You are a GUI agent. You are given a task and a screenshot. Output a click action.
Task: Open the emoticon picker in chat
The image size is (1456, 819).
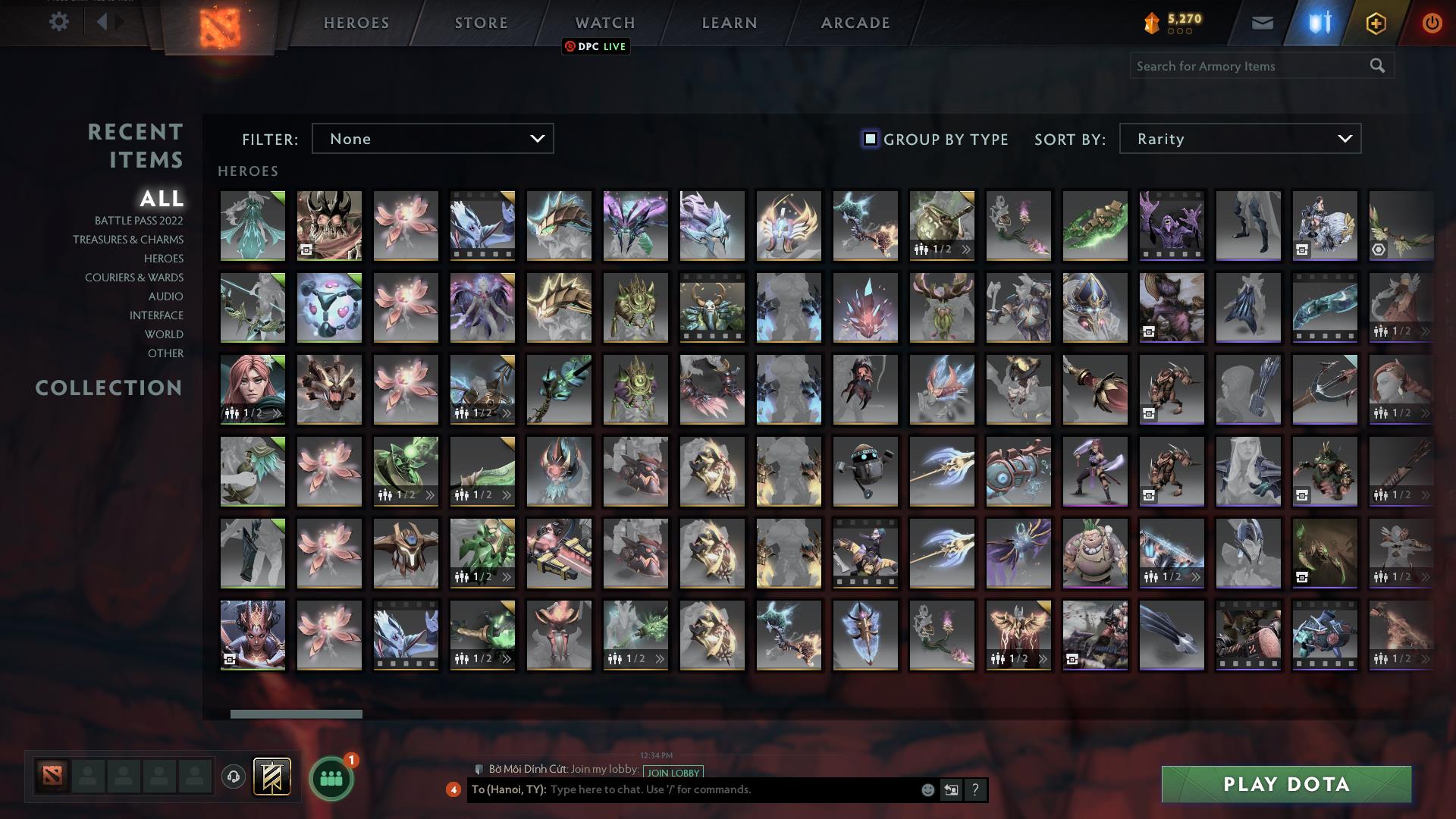tap(927, 789)
